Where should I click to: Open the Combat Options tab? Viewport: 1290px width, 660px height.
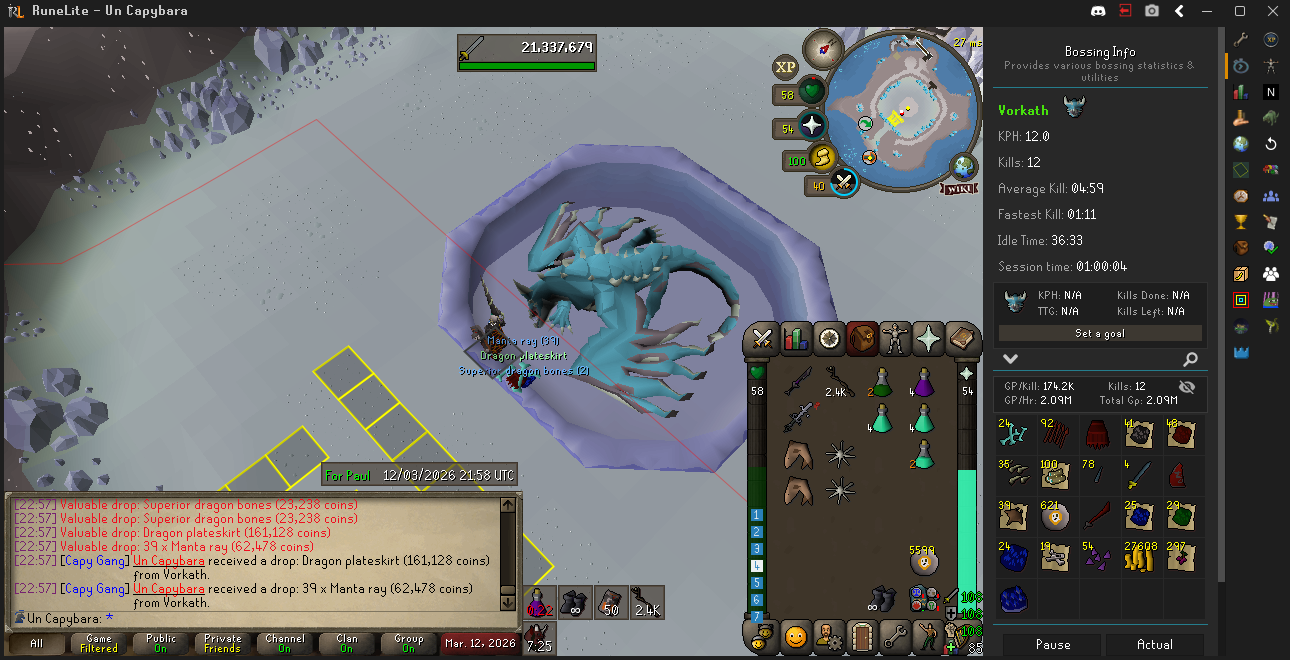tap(764, 339)
